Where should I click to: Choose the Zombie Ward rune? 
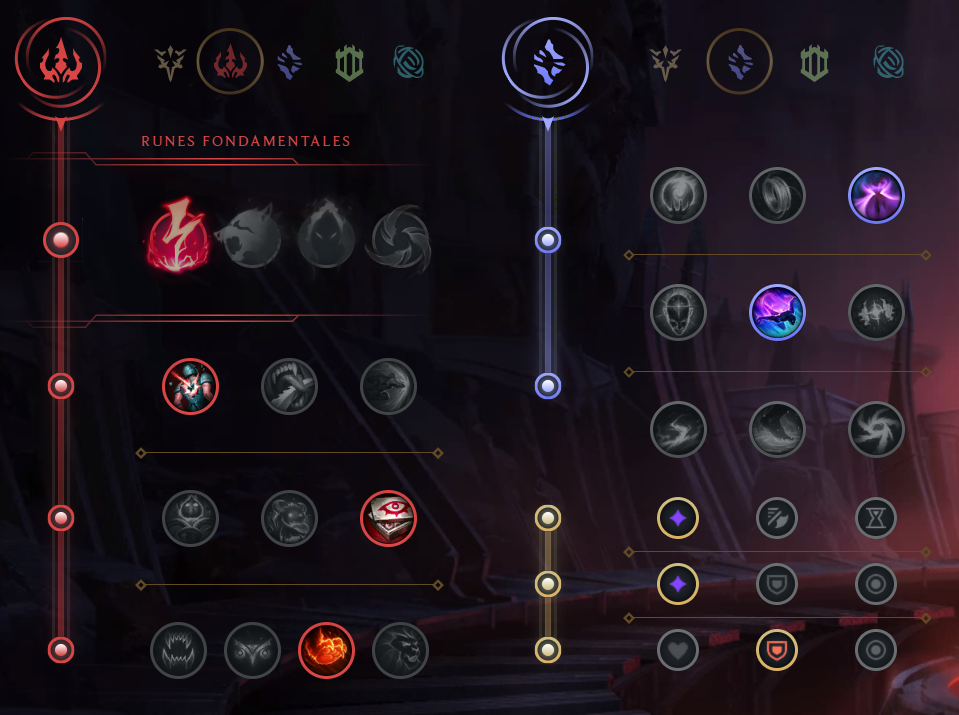[190, 518]
